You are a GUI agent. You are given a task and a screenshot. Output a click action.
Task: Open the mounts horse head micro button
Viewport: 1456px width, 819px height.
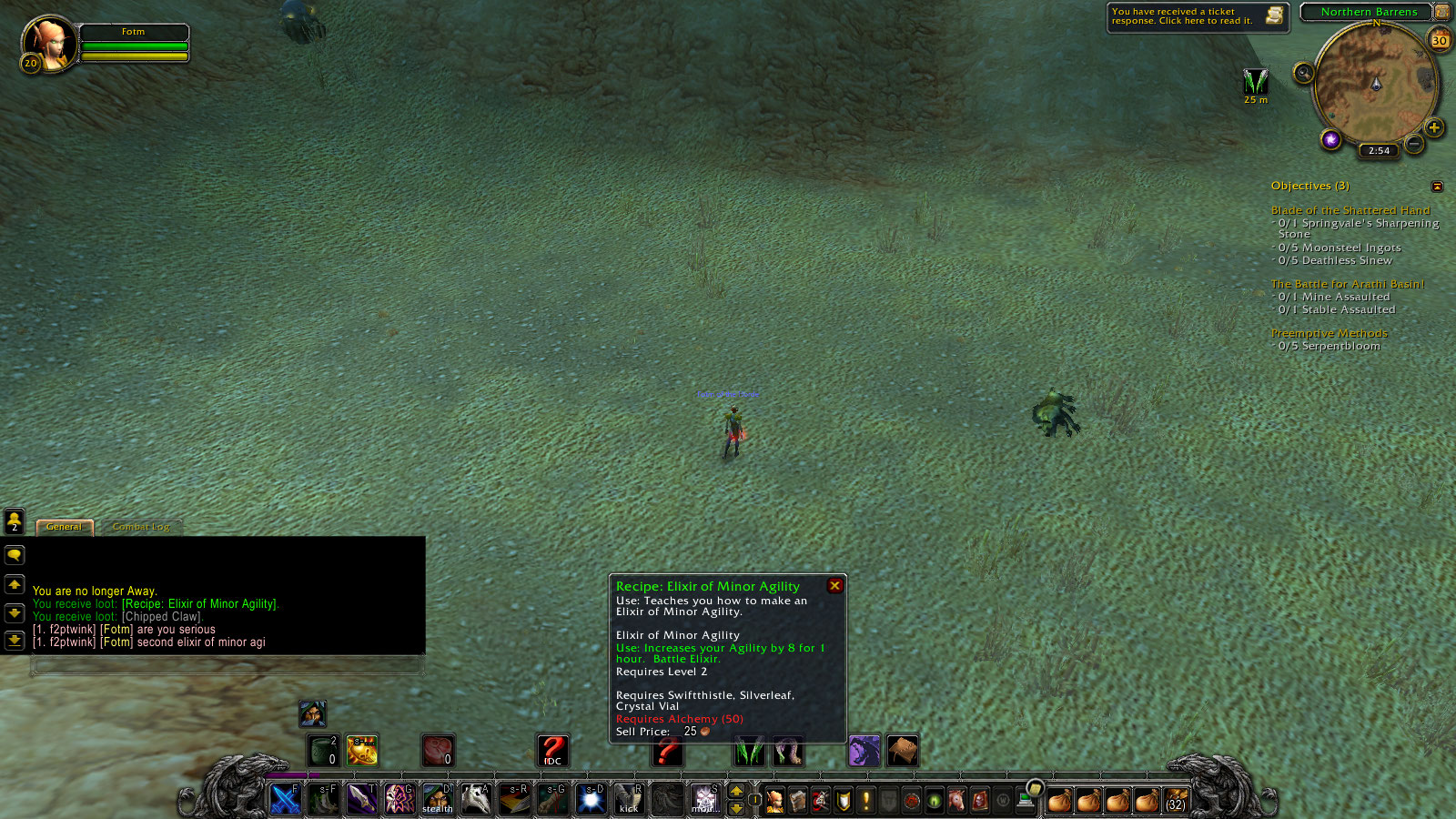(x=956, y=800)
